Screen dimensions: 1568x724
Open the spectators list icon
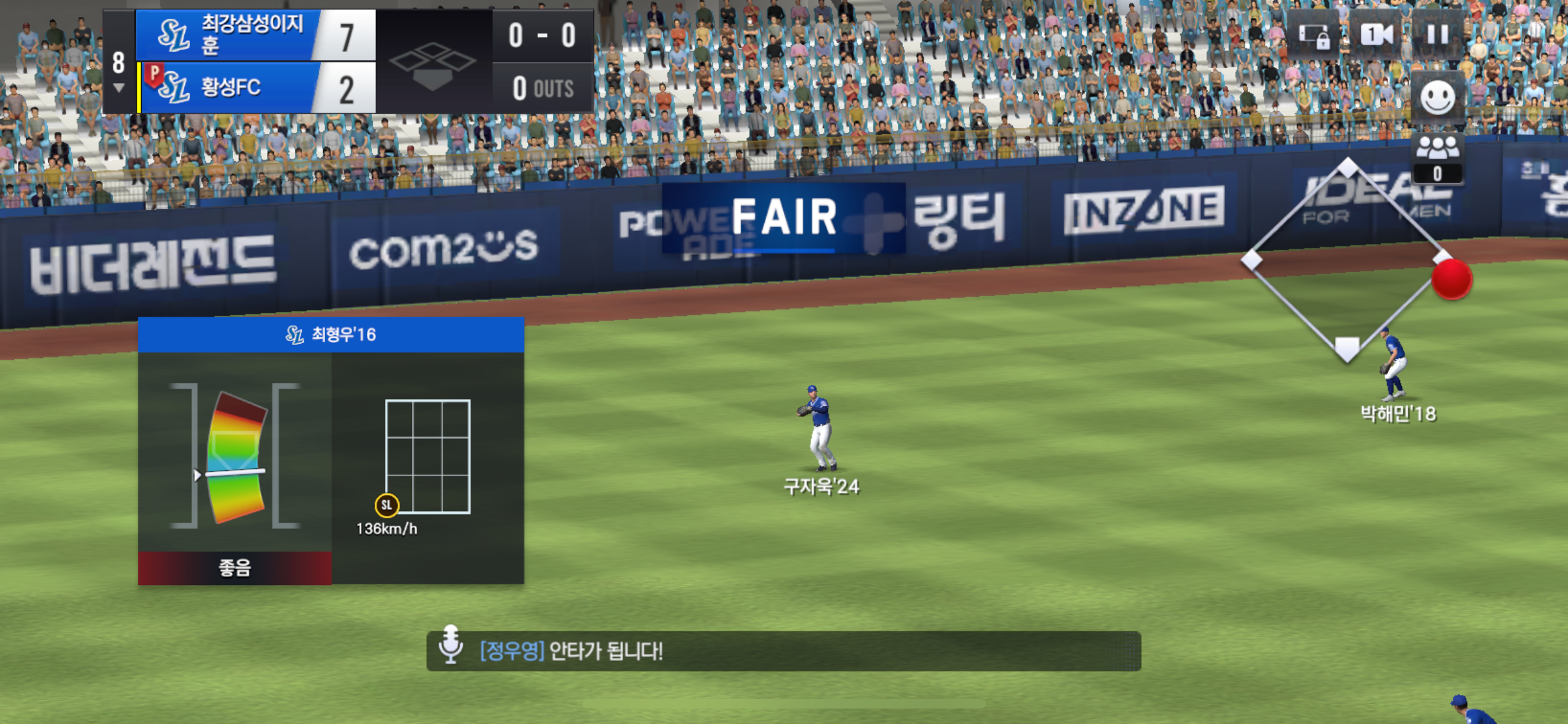click(1437, 157)
